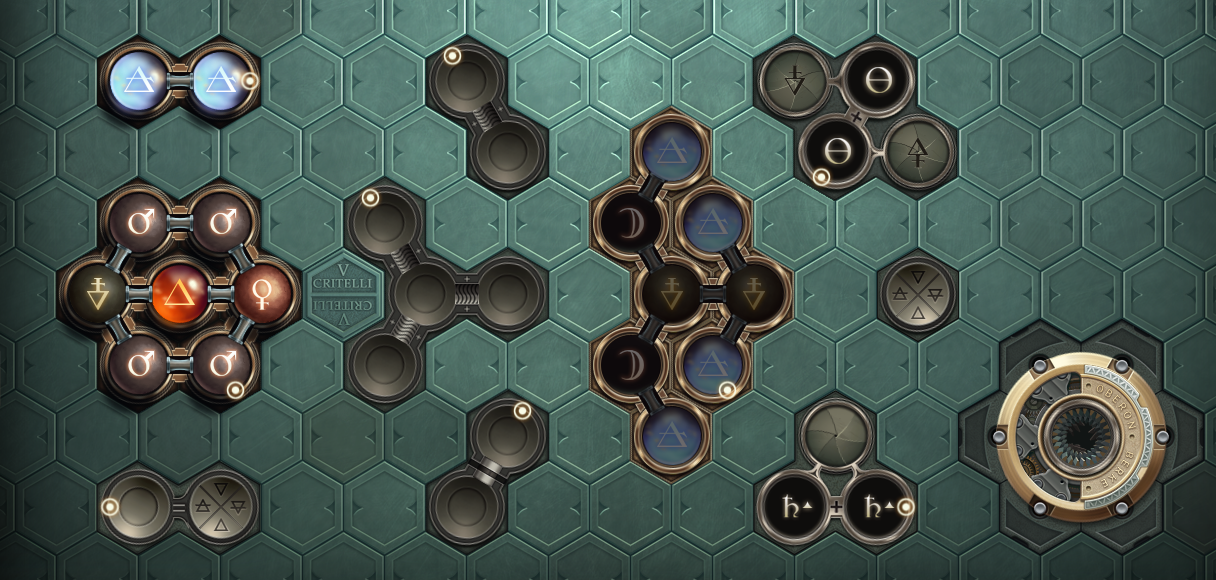Select the yellow-symbol atom left of the fire atom
1216x580 pixels.
pos(97,295)
